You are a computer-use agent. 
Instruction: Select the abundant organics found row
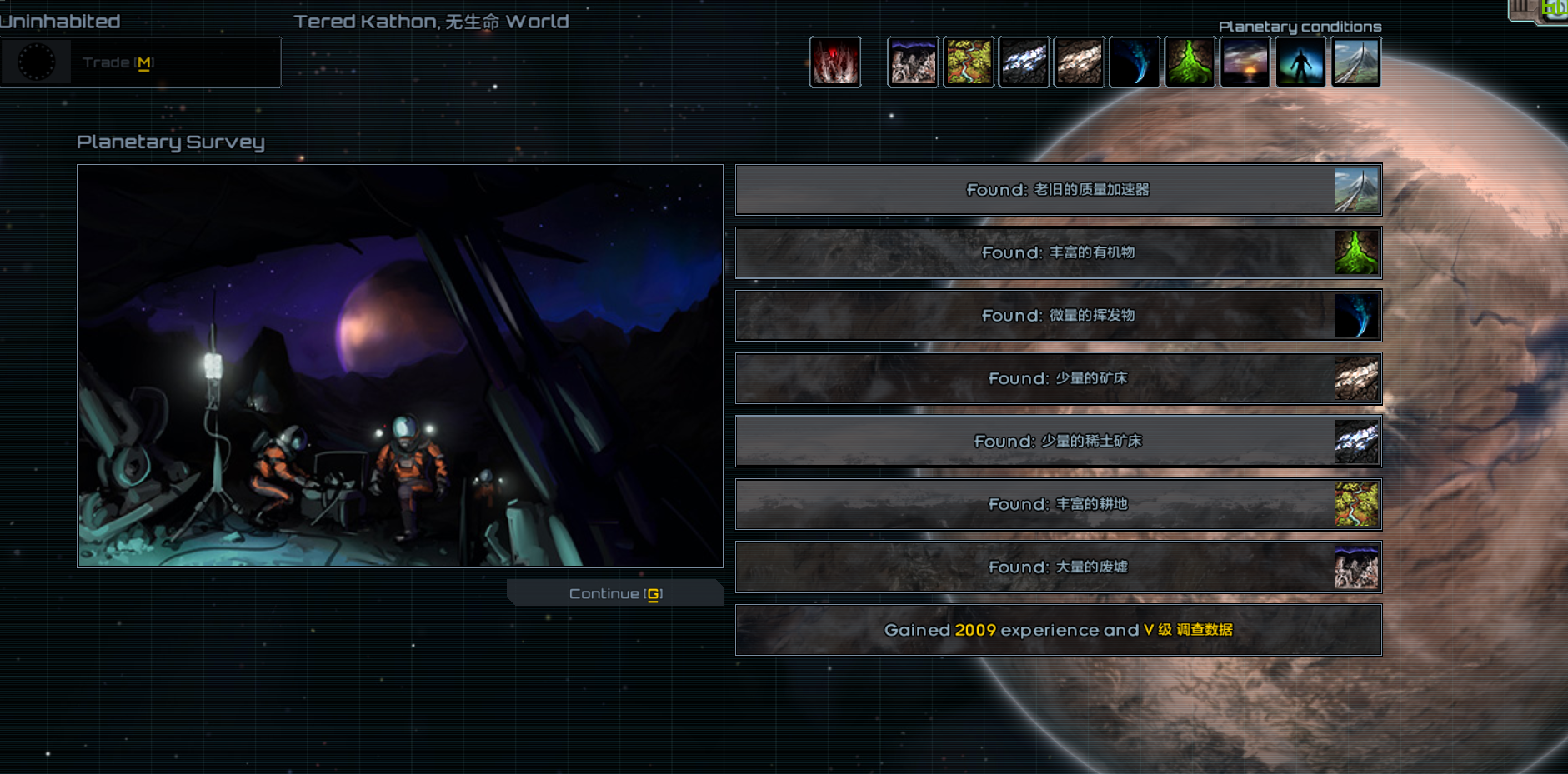pyautogui.click(x=1058, y=252)
